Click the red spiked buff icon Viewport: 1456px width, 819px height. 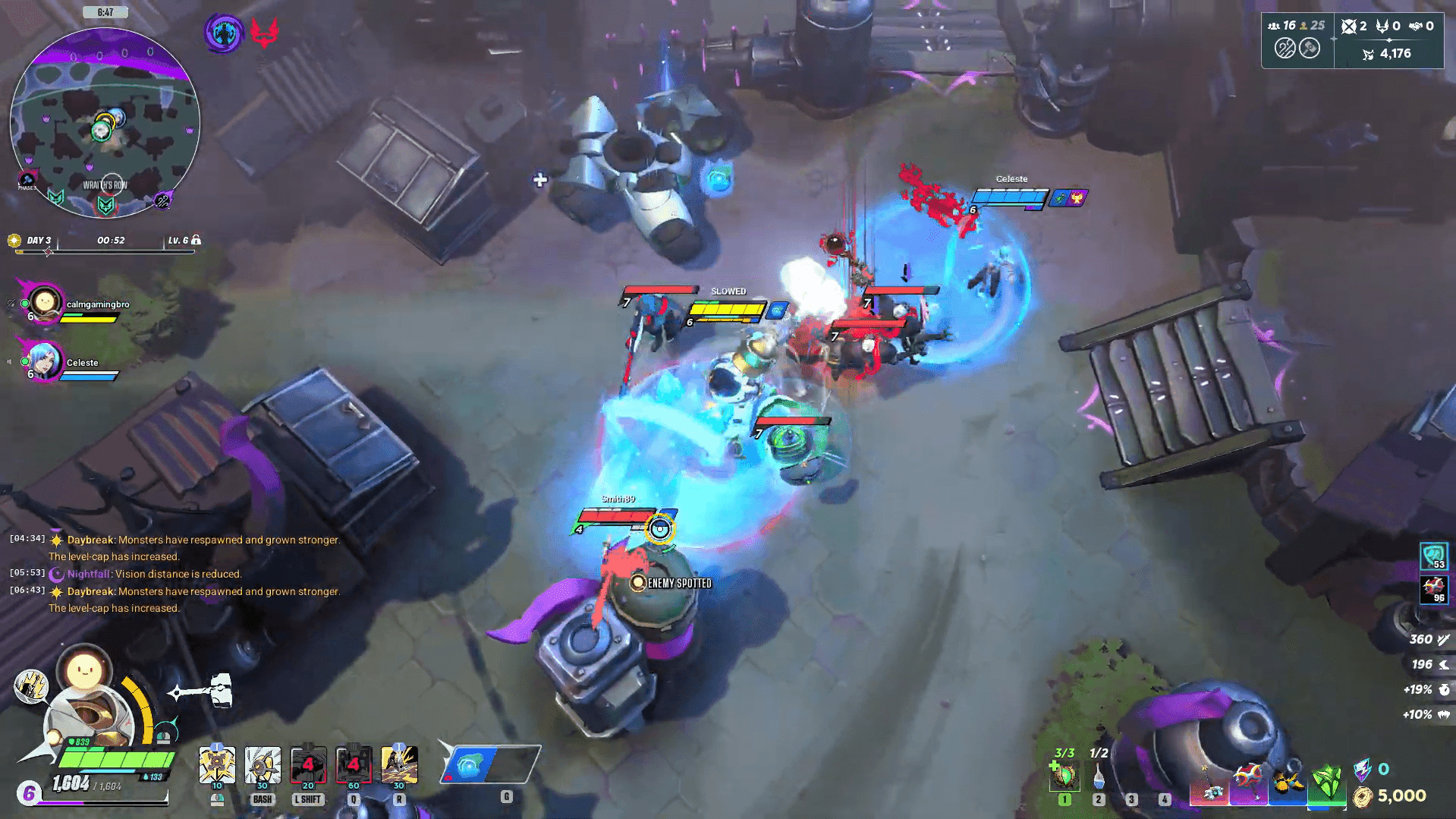click(1433, 589)
